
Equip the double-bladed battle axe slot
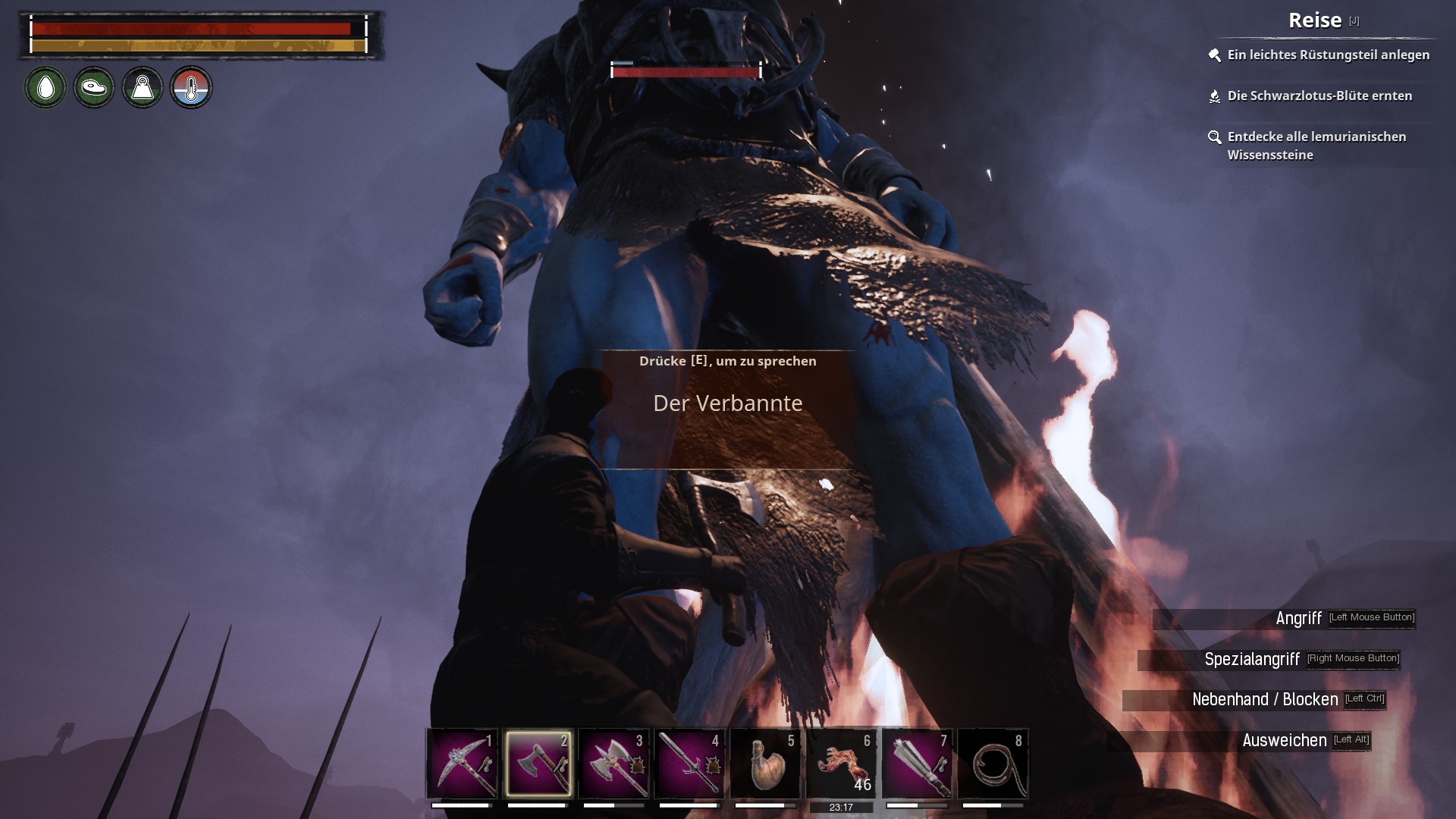click(x=613, y=763)
